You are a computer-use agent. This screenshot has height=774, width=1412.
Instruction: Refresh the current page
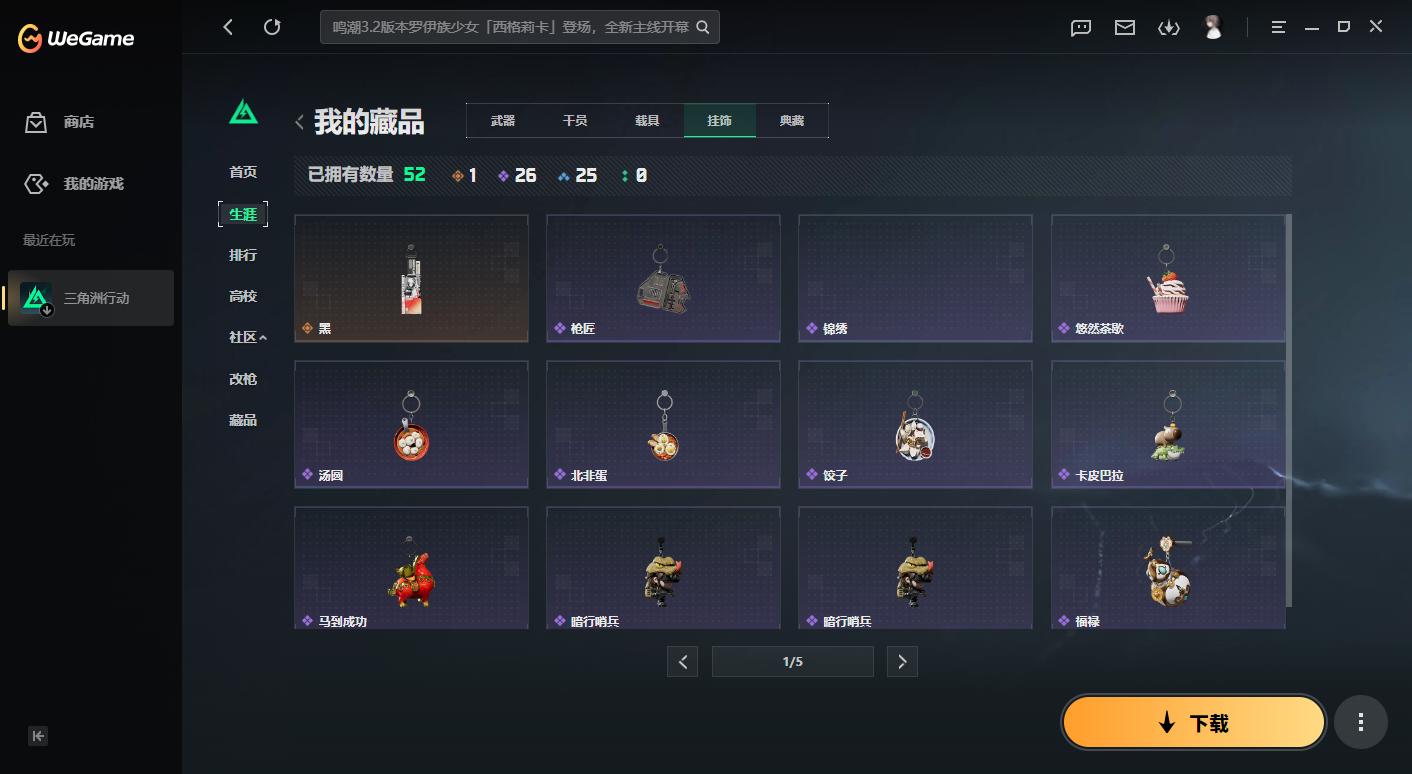272,27
